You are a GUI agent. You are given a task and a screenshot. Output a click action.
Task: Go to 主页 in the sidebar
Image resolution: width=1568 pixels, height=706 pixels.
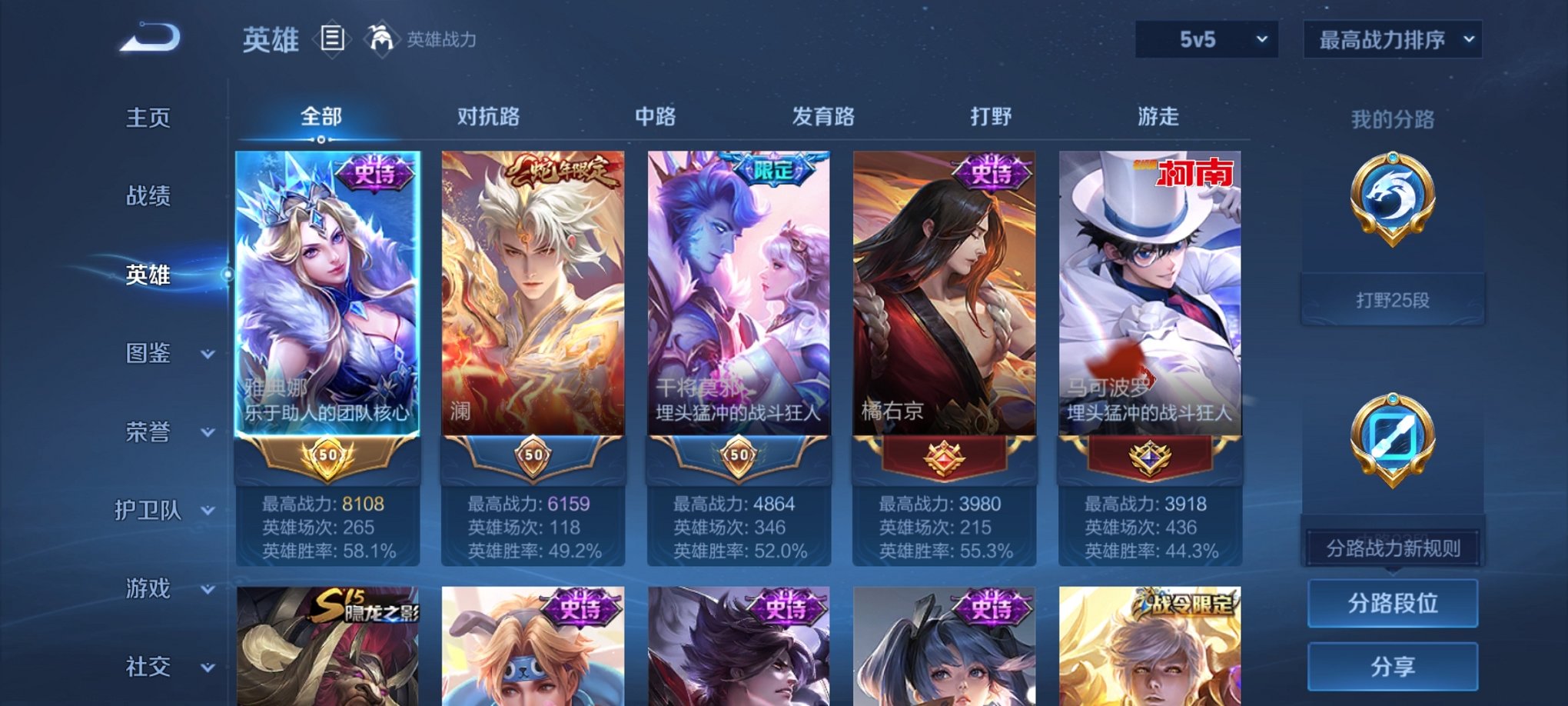click(x=148, y=117)
